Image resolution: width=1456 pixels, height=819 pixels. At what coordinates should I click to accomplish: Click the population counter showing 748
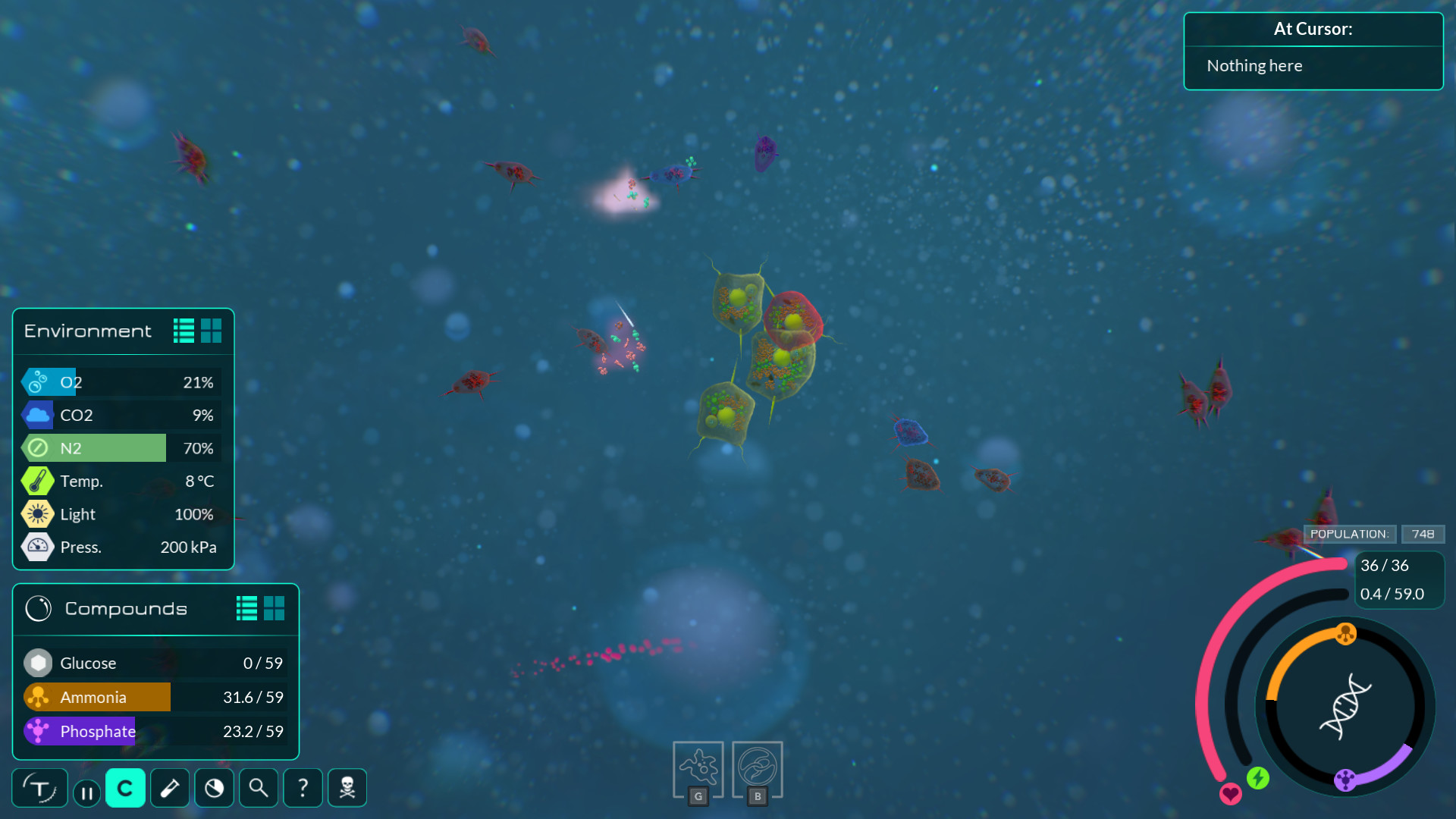[x=1422, y=533]
